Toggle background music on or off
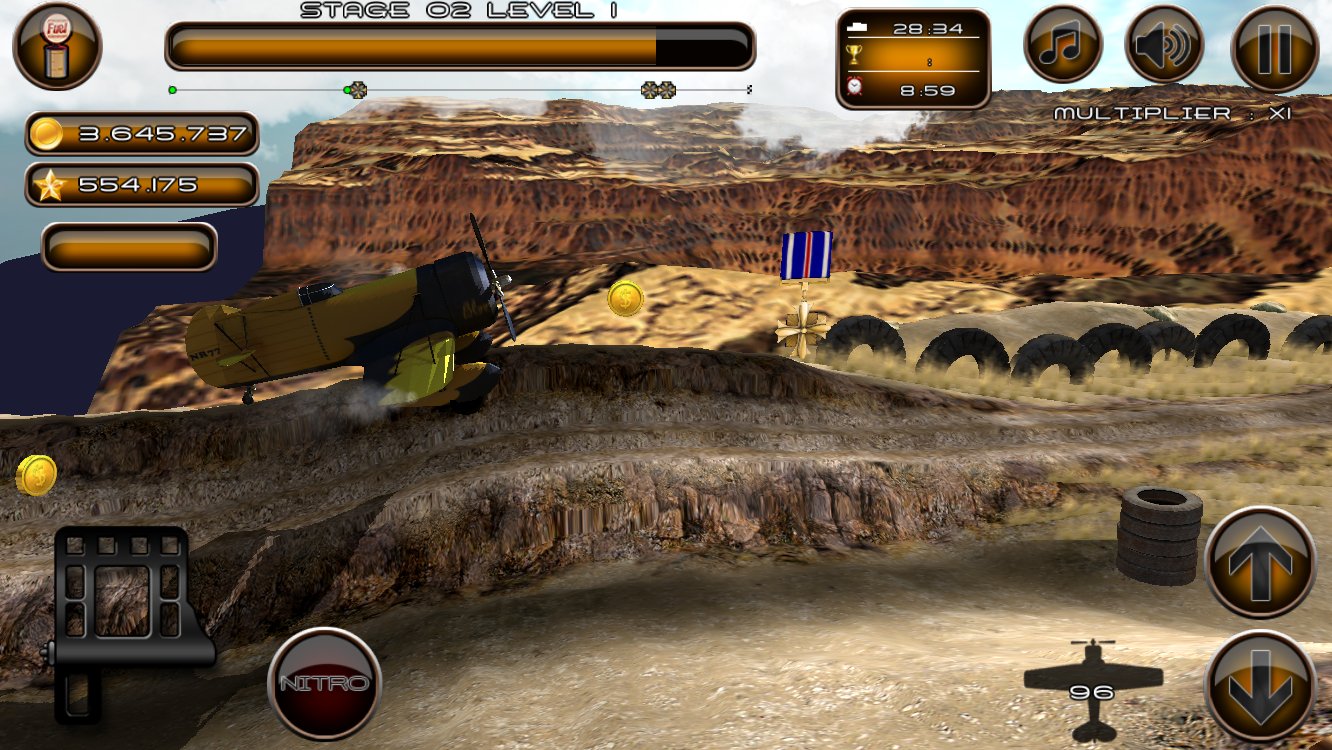The width and height of the screenshot is (1332, 750). click(1063, 44)
